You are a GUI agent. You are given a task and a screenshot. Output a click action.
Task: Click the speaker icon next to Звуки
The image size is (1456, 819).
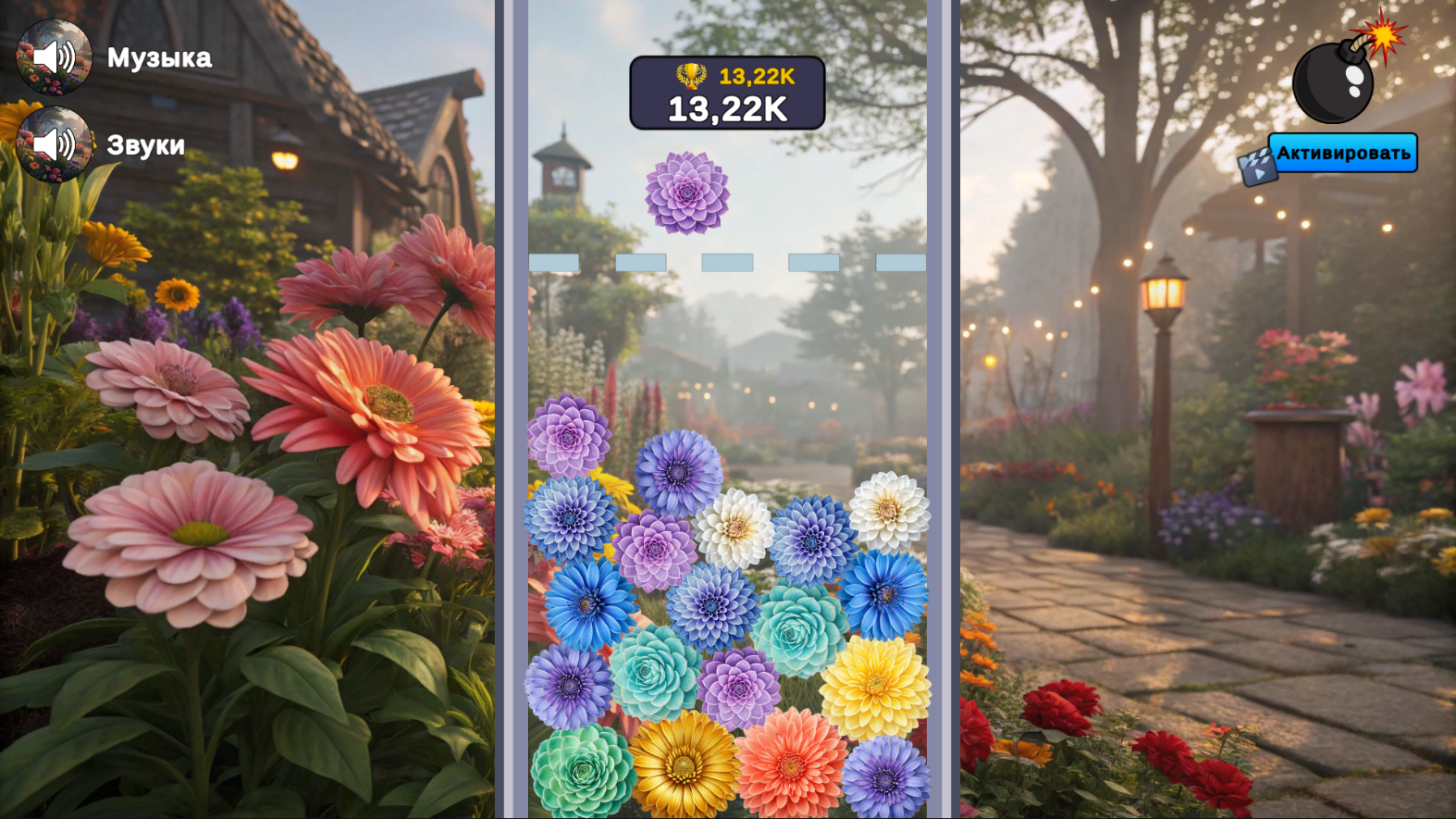(x=54, y=145)
